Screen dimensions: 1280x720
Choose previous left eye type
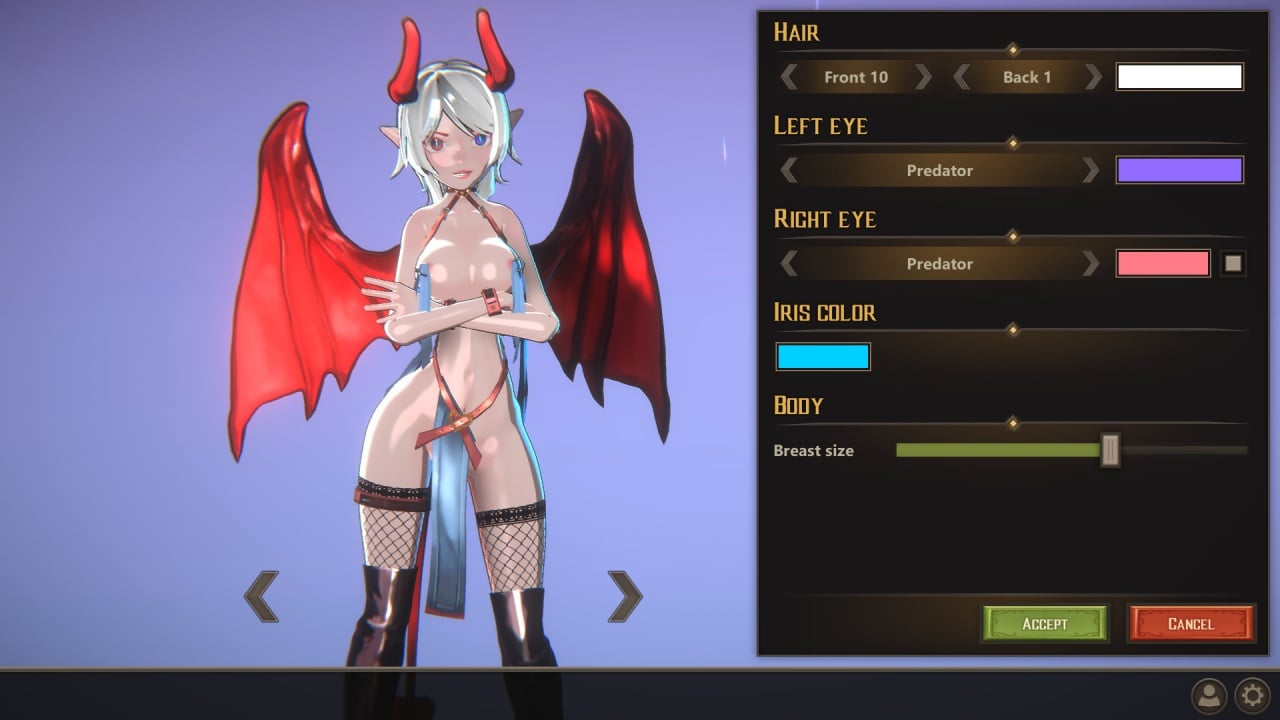[x=789, y=170]
